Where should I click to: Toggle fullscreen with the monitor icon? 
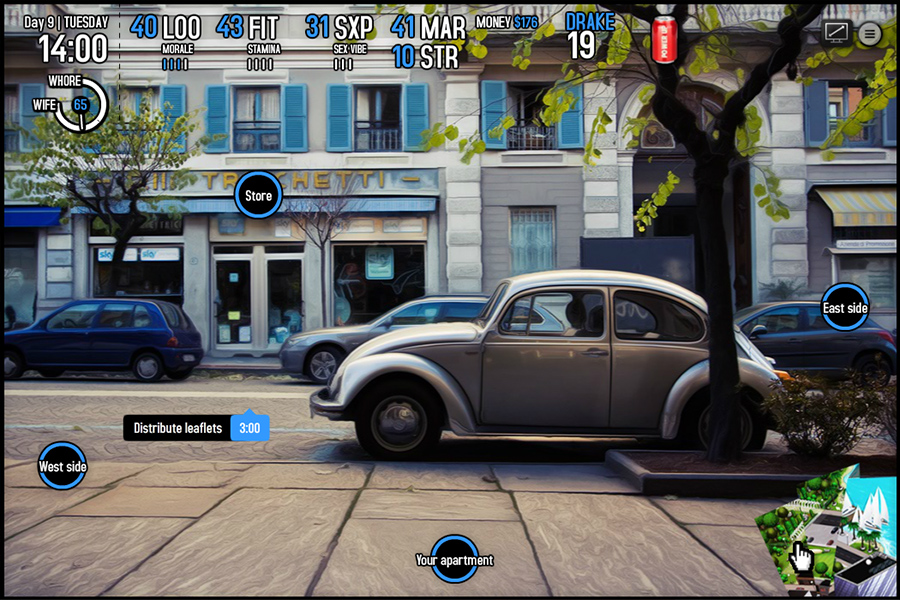(836, 33)
